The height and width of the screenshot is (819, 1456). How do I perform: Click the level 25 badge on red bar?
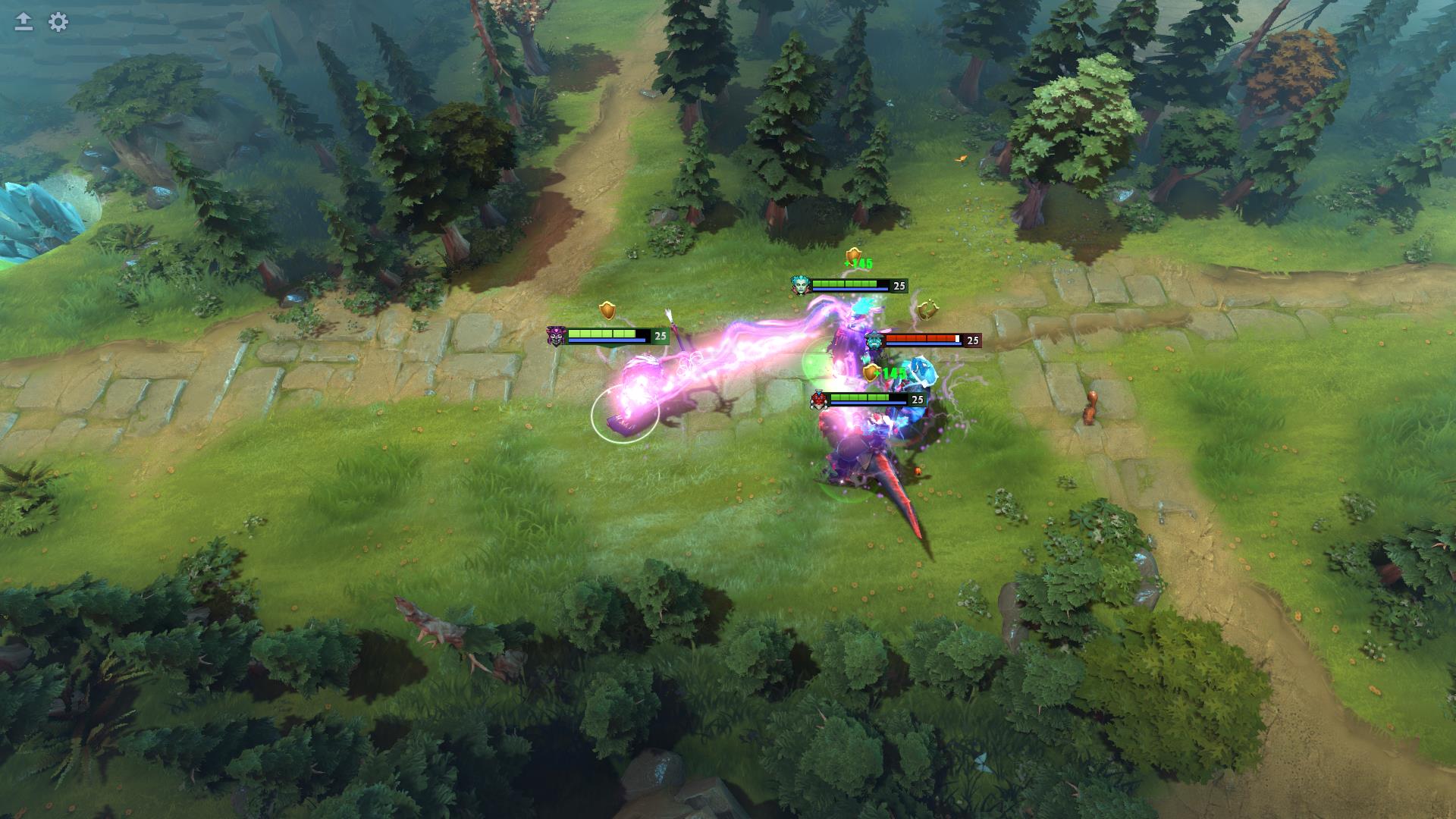[973, 341]
